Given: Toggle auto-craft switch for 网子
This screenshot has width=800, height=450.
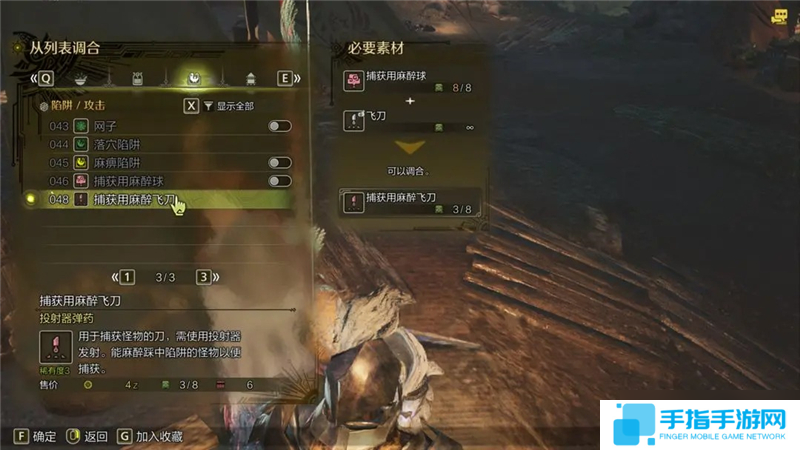Looking at the screenshot, I should (x=279, y=126).
